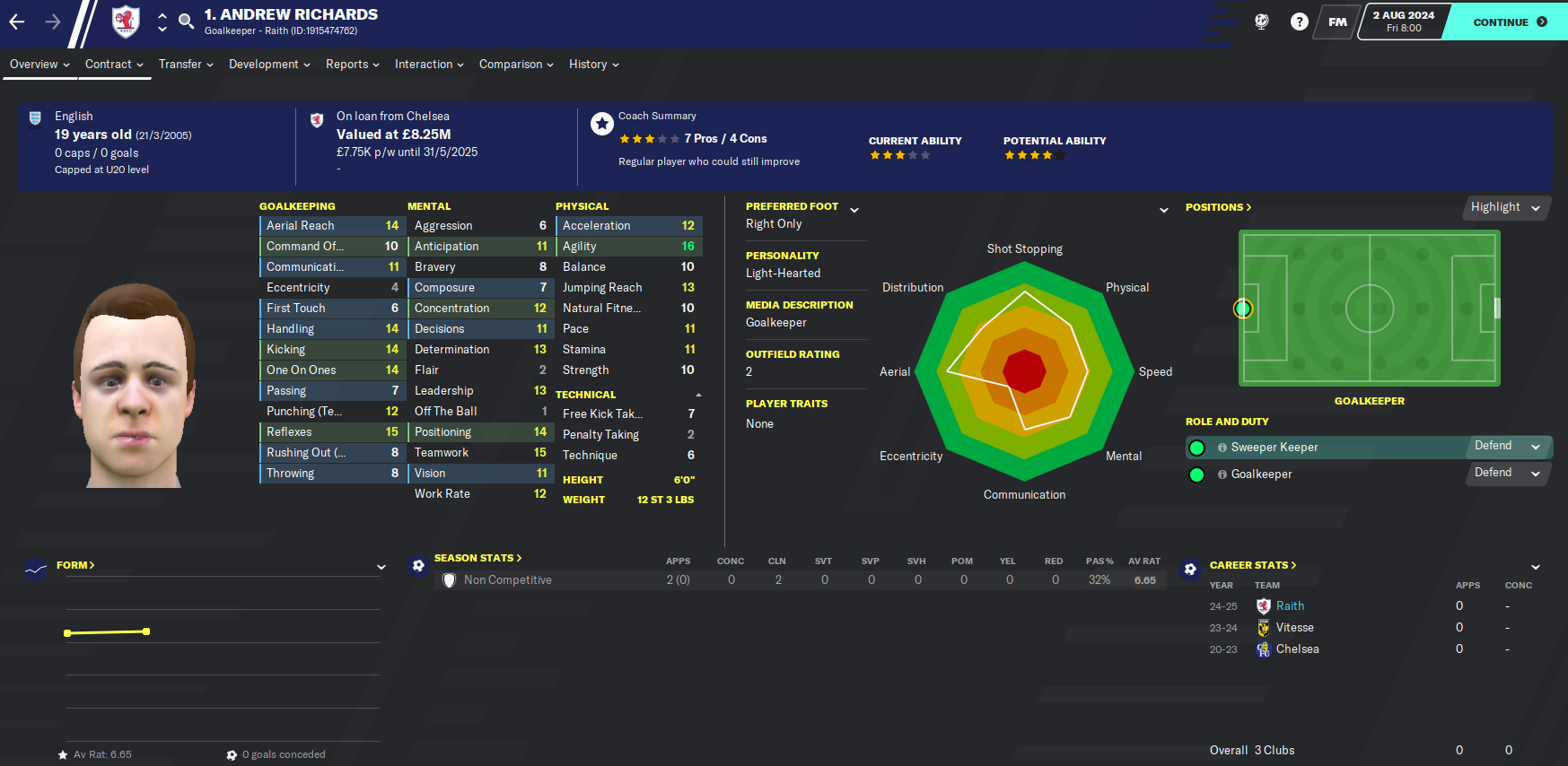Select the Sweeper Keeper role

coord(1275,448)
